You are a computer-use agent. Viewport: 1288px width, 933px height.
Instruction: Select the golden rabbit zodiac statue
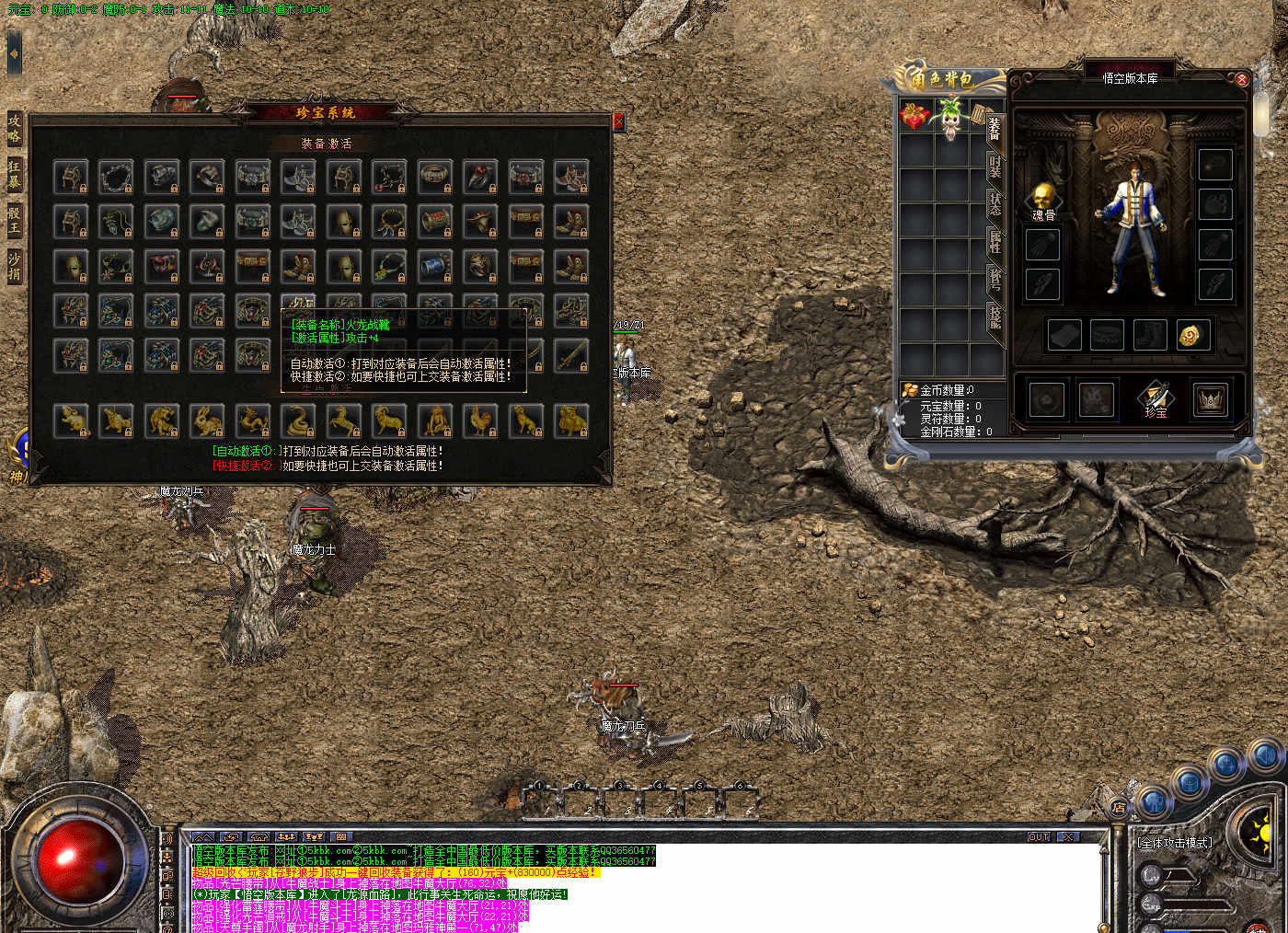pos(207,420)
